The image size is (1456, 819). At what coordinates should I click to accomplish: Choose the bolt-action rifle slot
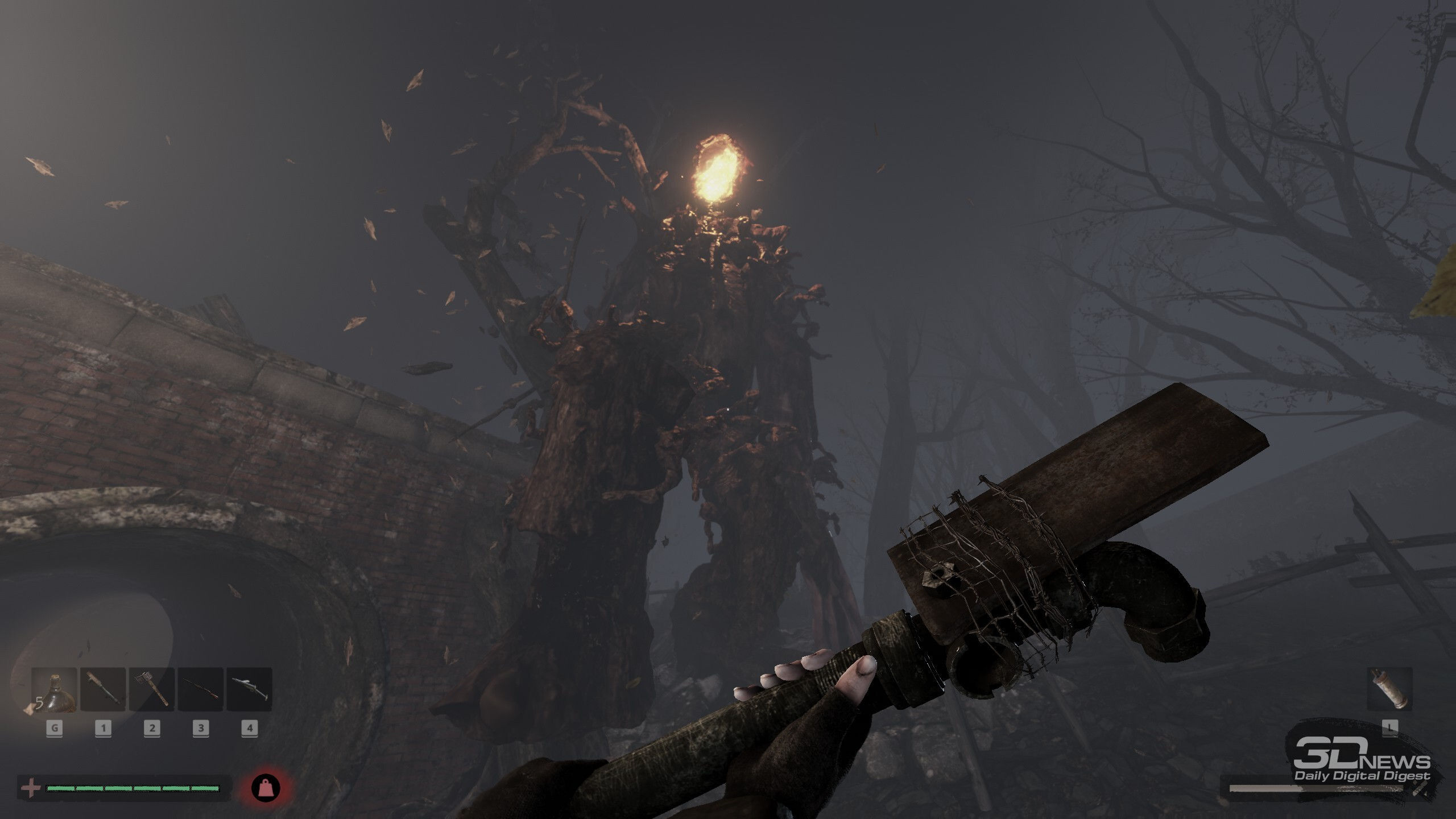(x=200, y=689)
